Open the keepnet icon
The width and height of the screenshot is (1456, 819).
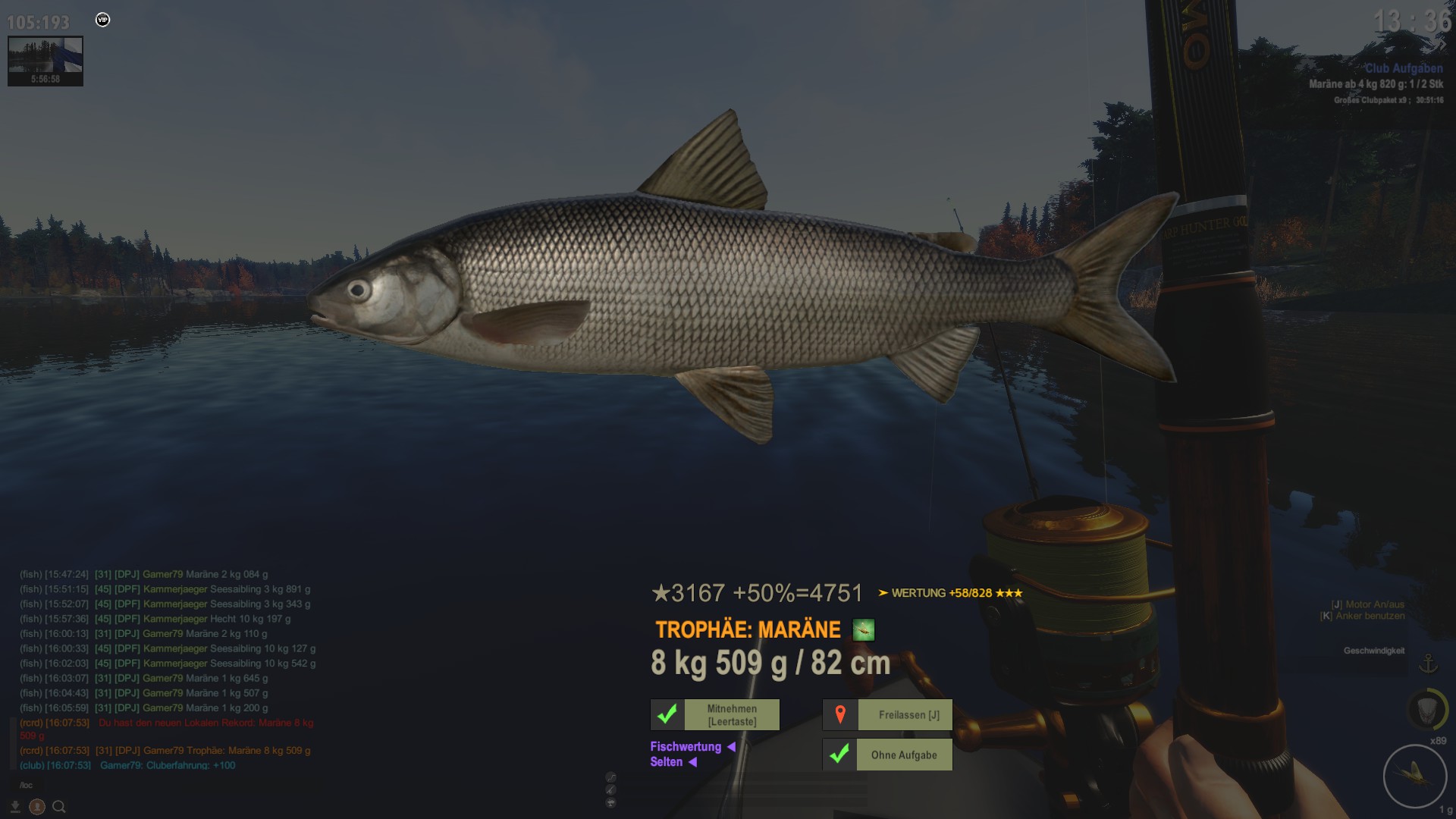[1427, 710]
